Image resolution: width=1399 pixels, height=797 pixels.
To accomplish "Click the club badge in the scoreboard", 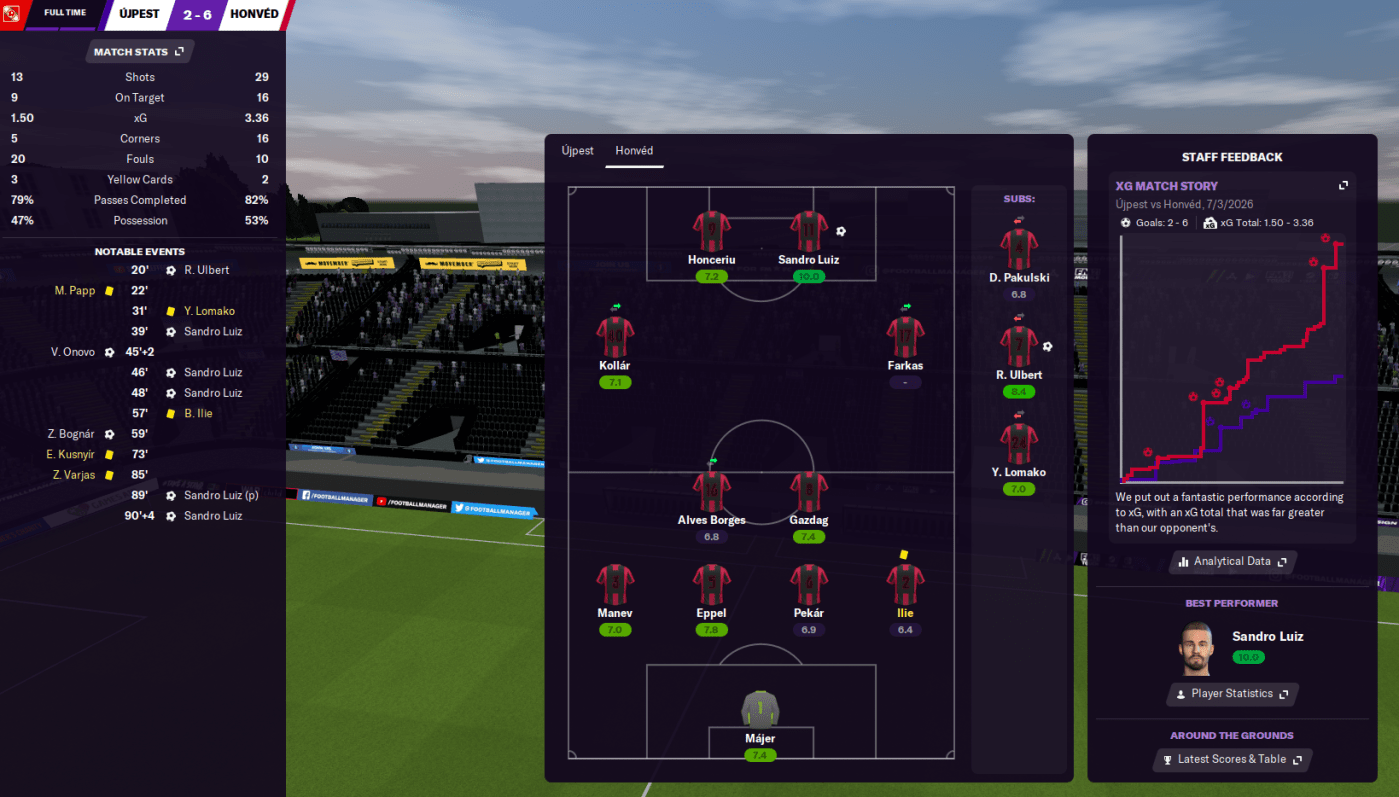I will 14,15.
